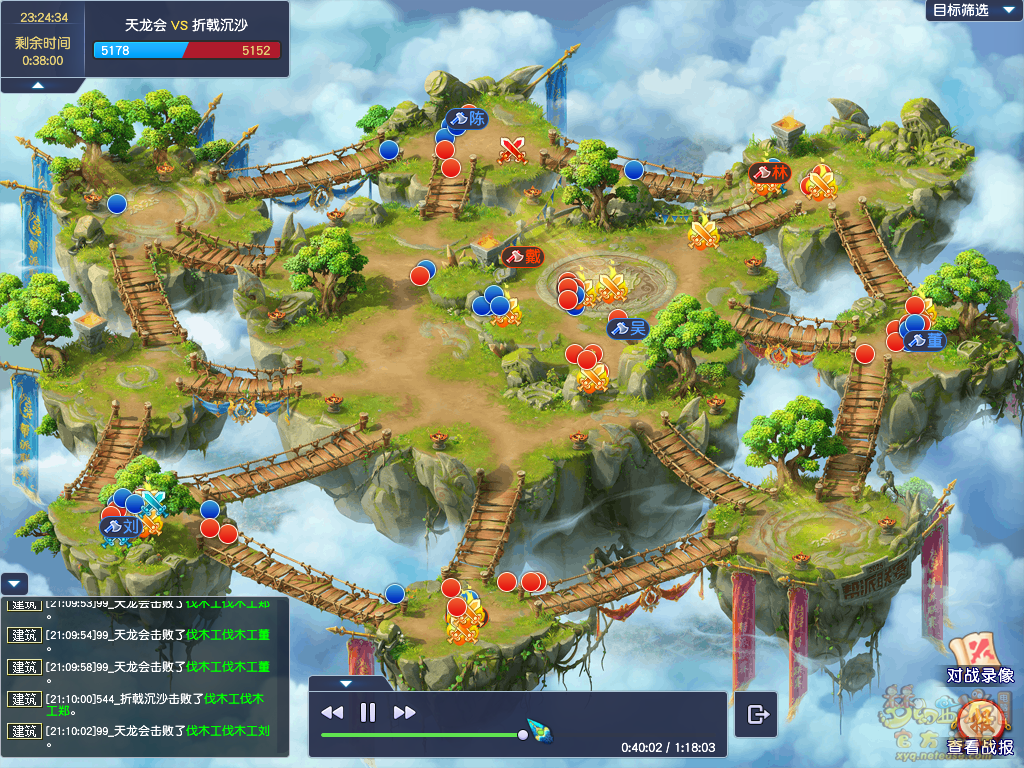Collapse the playback control panel tab
The width and height of the screenshot is (1024, 768).
346,684
